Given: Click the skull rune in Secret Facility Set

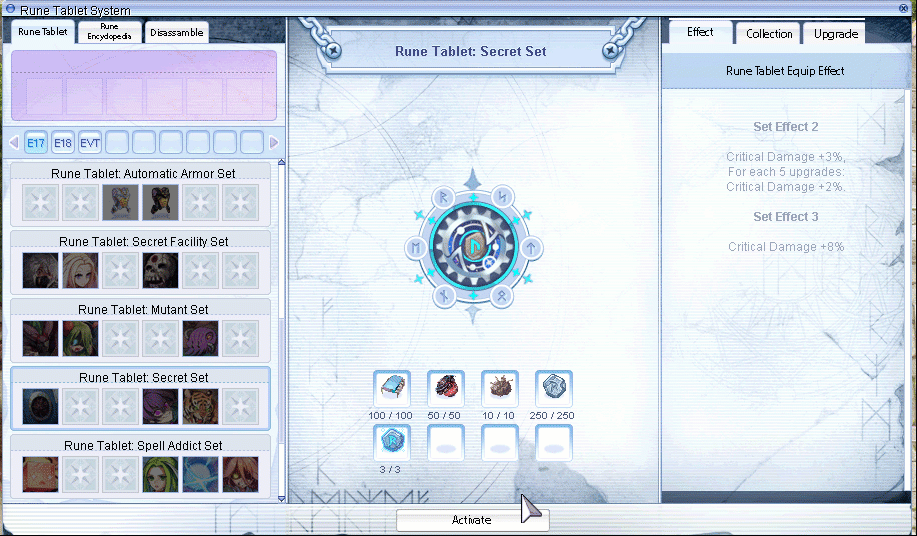Looking at the screenshot, I should (160, 270).
